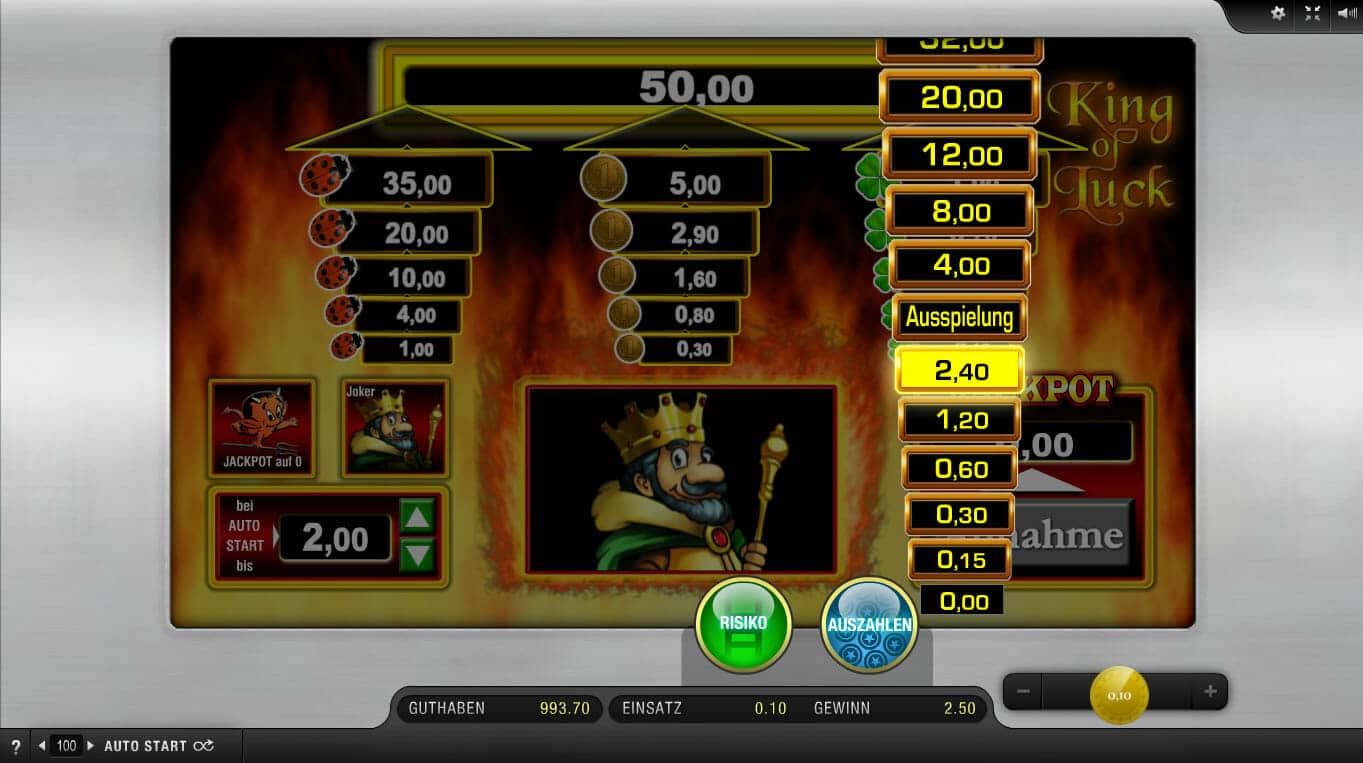Increase the auto spin count with the right arrow
Image resolution: width=1363 pixels, height=763 pixels.
click(x=91, y=746)
